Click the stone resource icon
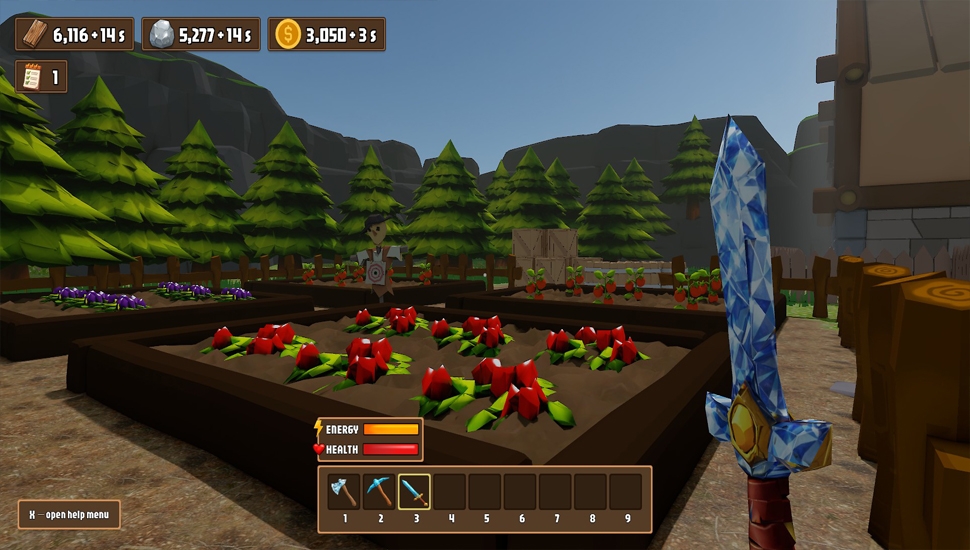970x550 pixels. point(160,34)
